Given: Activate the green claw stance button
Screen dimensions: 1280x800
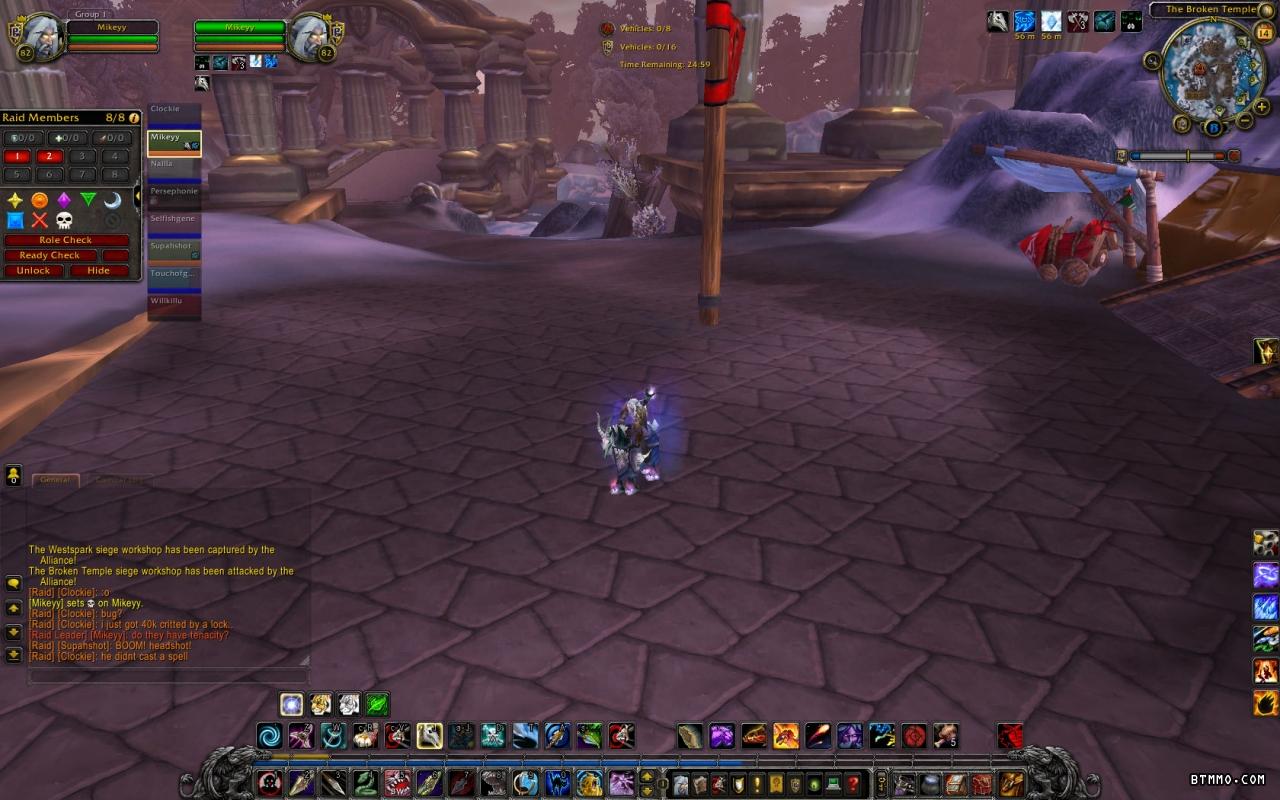Looking at the screenshot, I should pyautogui.click(x=377, y=704).
